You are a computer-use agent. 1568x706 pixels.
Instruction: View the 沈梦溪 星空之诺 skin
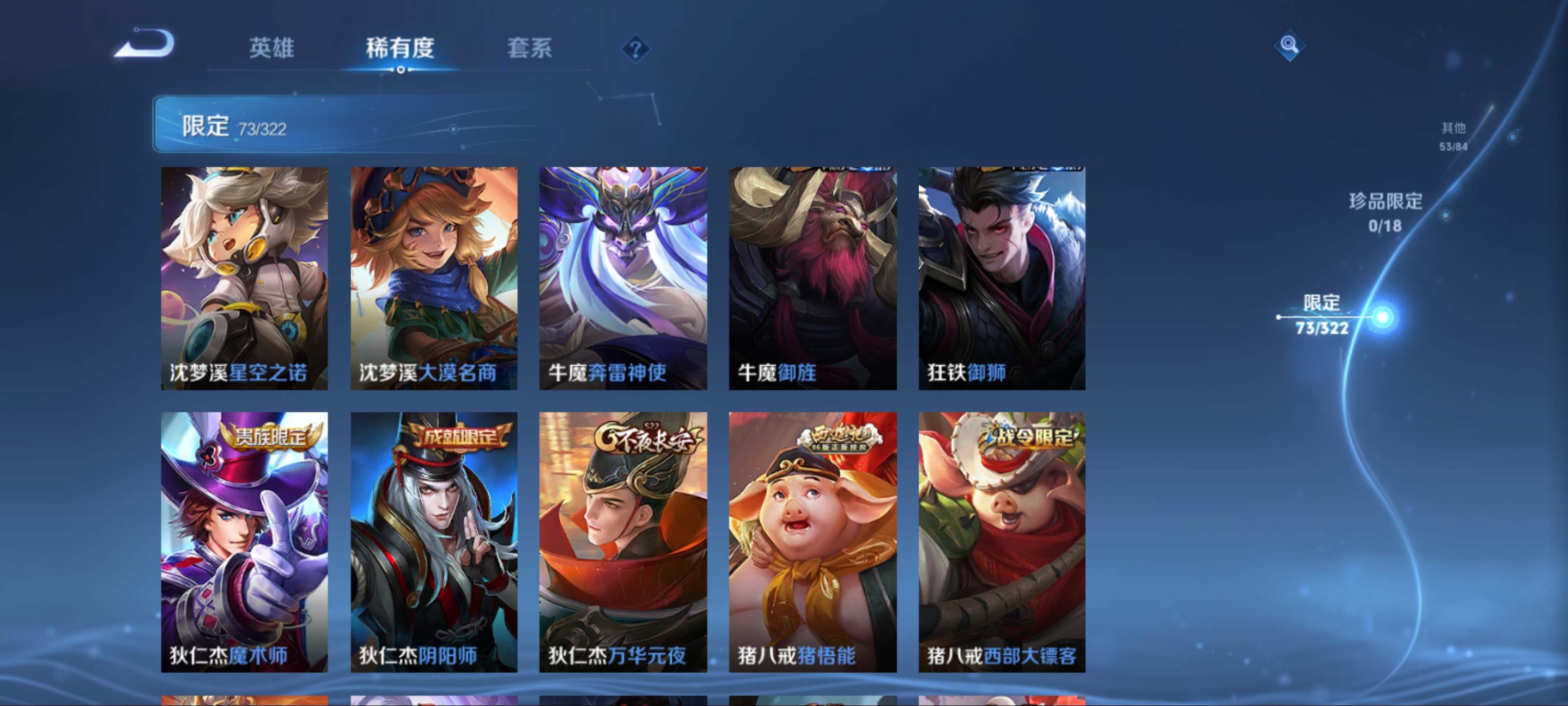[x=244, y=278]
